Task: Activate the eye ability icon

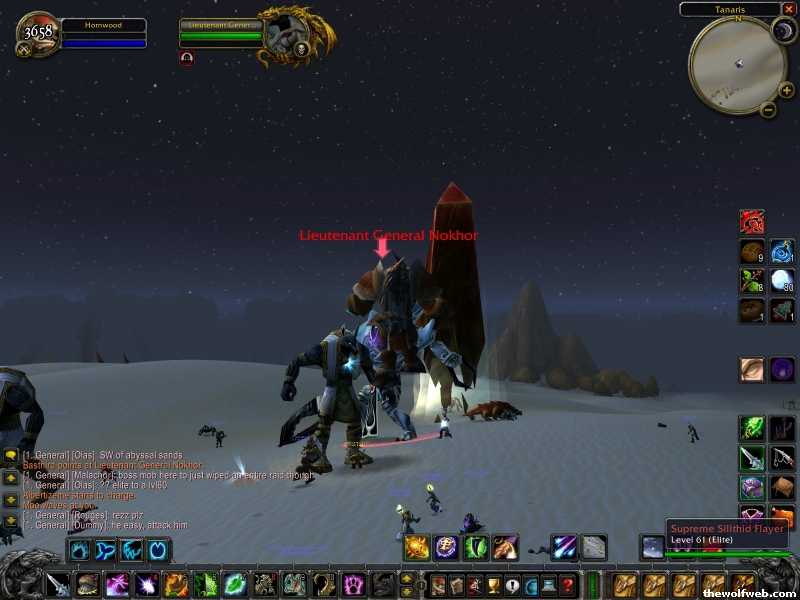Action: (x=752, y=369)
